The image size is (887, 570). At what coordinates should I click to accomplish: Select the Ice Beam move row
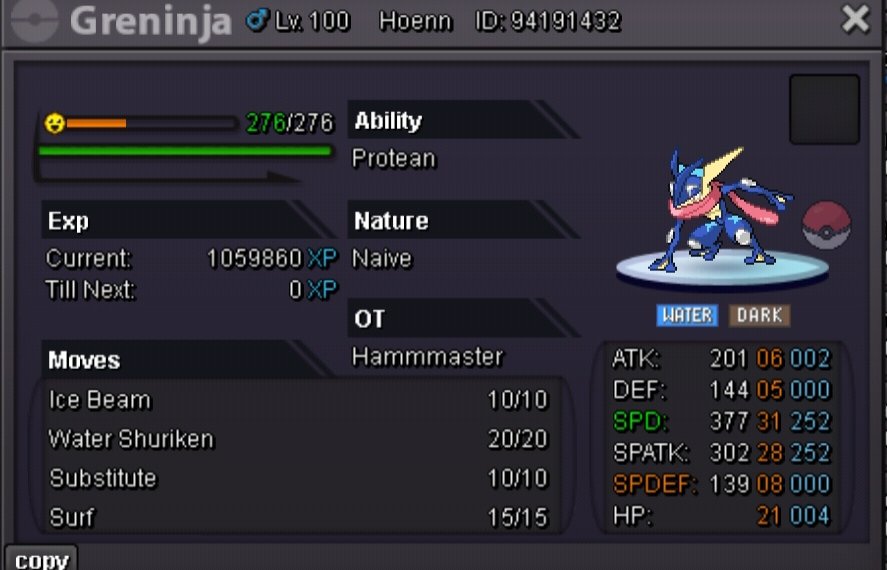(x=298, y=400)
